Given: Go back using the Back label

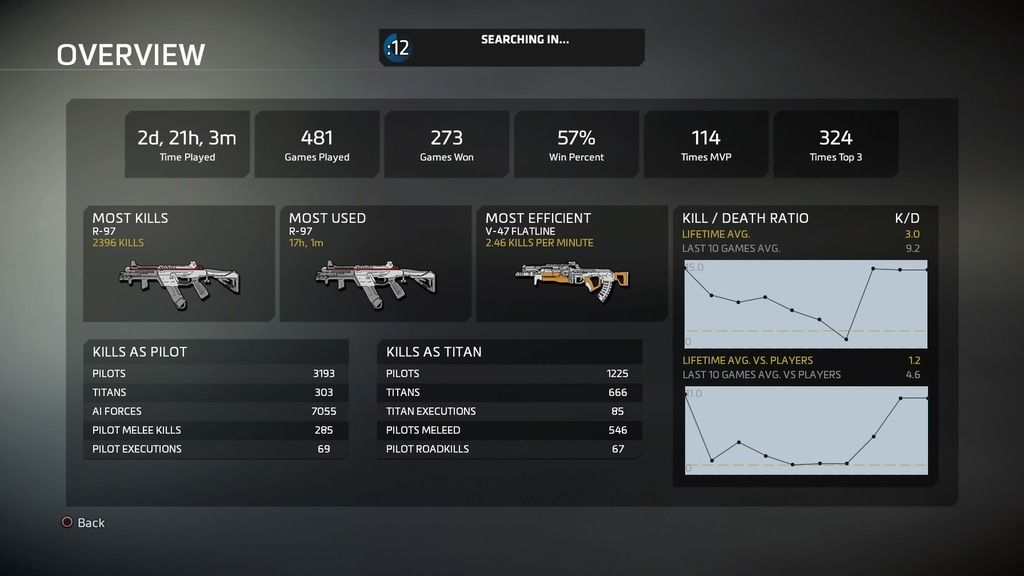Looking at the screenshot, I should pyautogui.click(x=90, y=523).
